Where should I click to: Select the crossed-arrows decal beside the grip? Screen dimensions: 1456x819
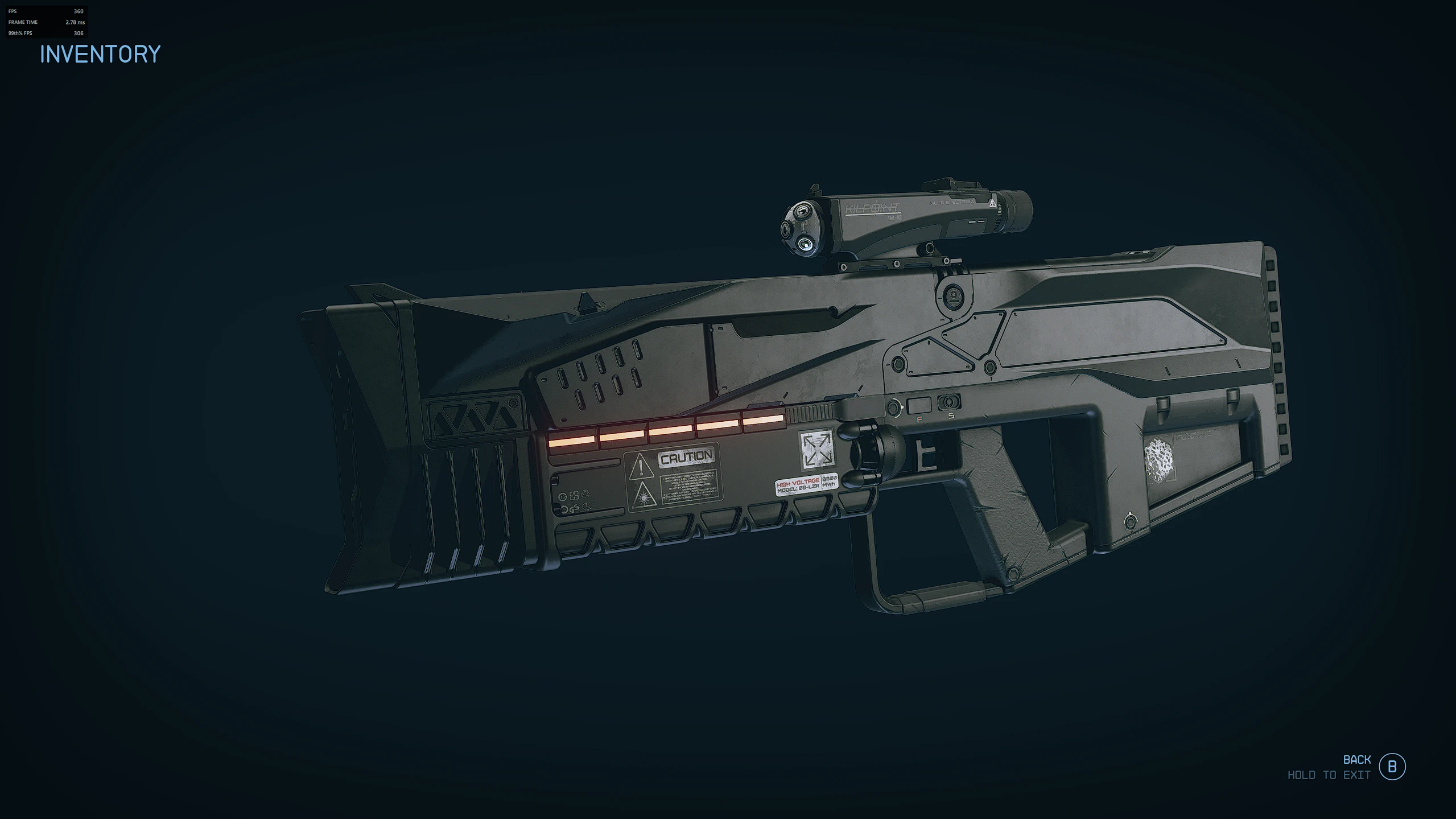coord(817,450)
